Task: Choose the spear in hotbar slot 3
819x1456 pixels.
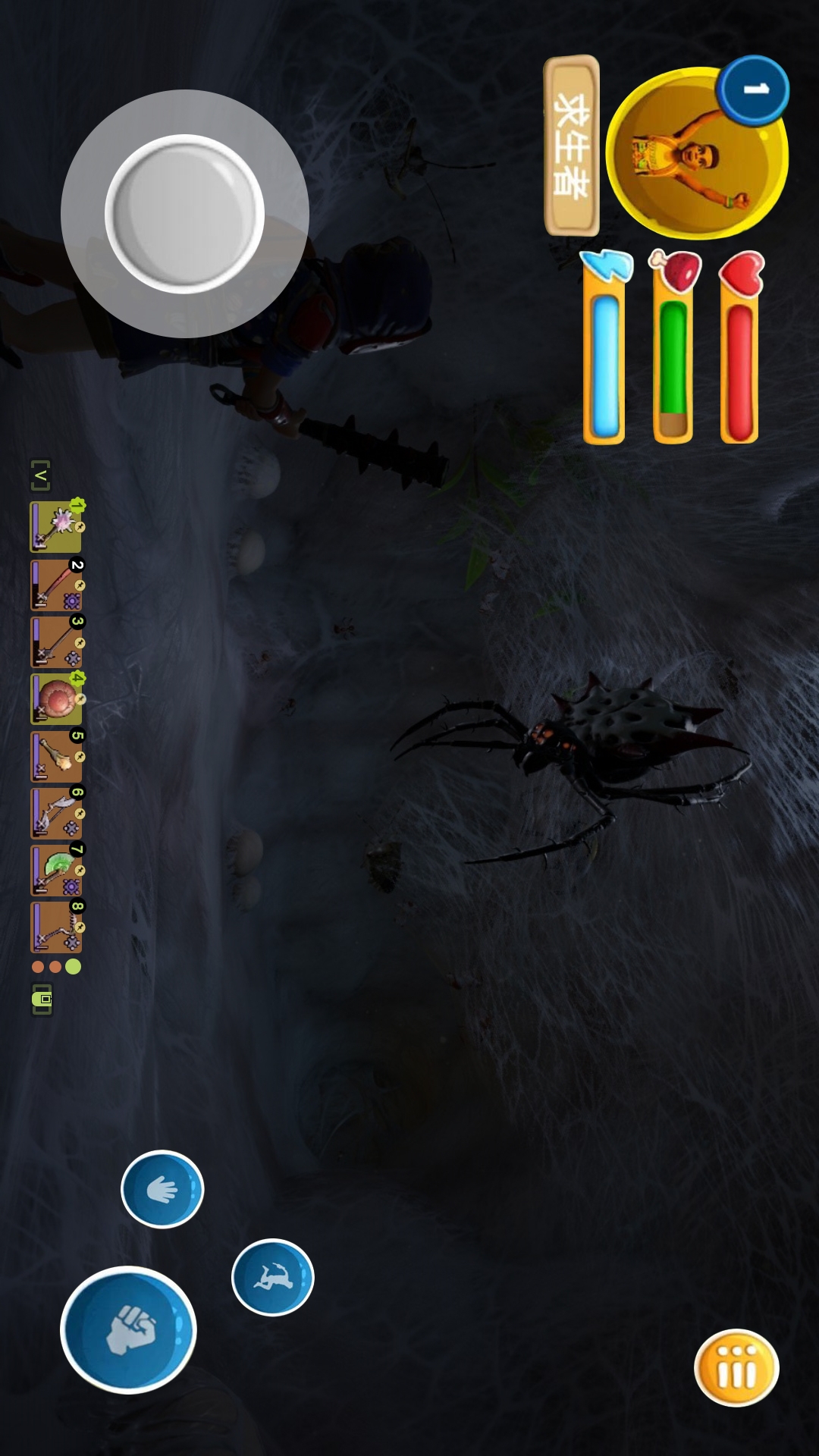Action: (56, 642)
